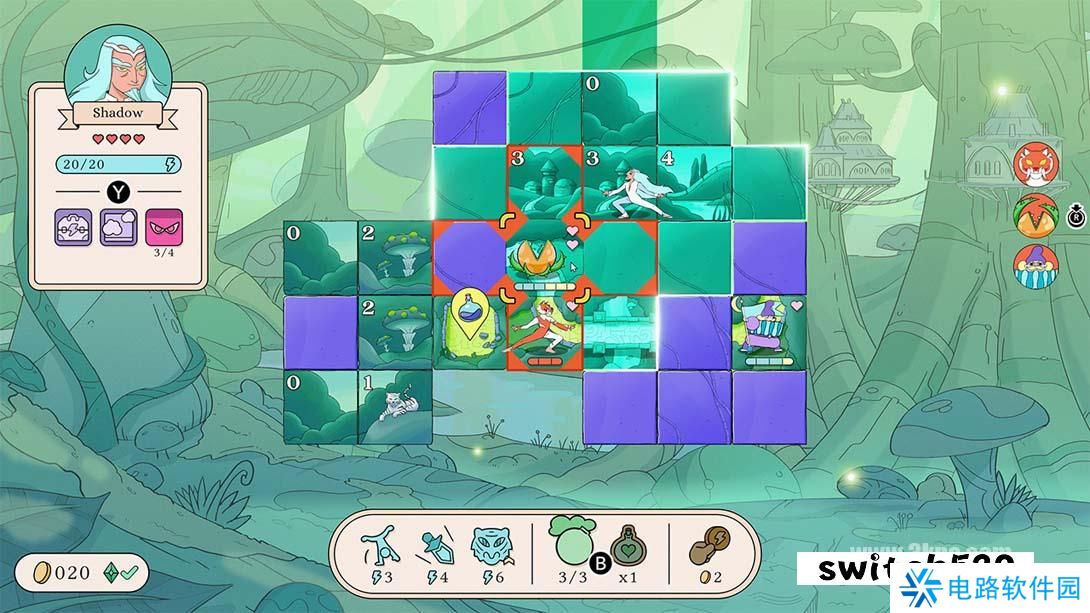Select the lightning chest skill icon
The width and height of the screenshot is (1090, 613).
point(74,229)
